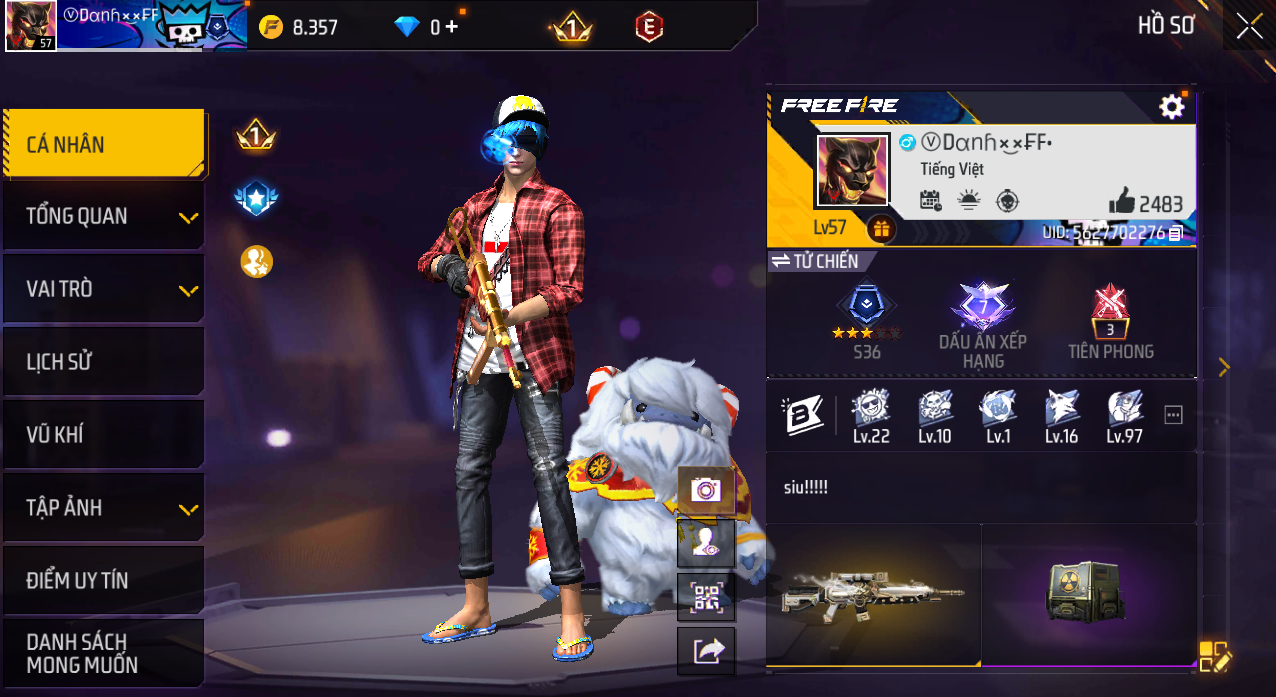Select the CÁ NHÂN tab
This screenshot has width=1276, height=697.
point(104,144)
